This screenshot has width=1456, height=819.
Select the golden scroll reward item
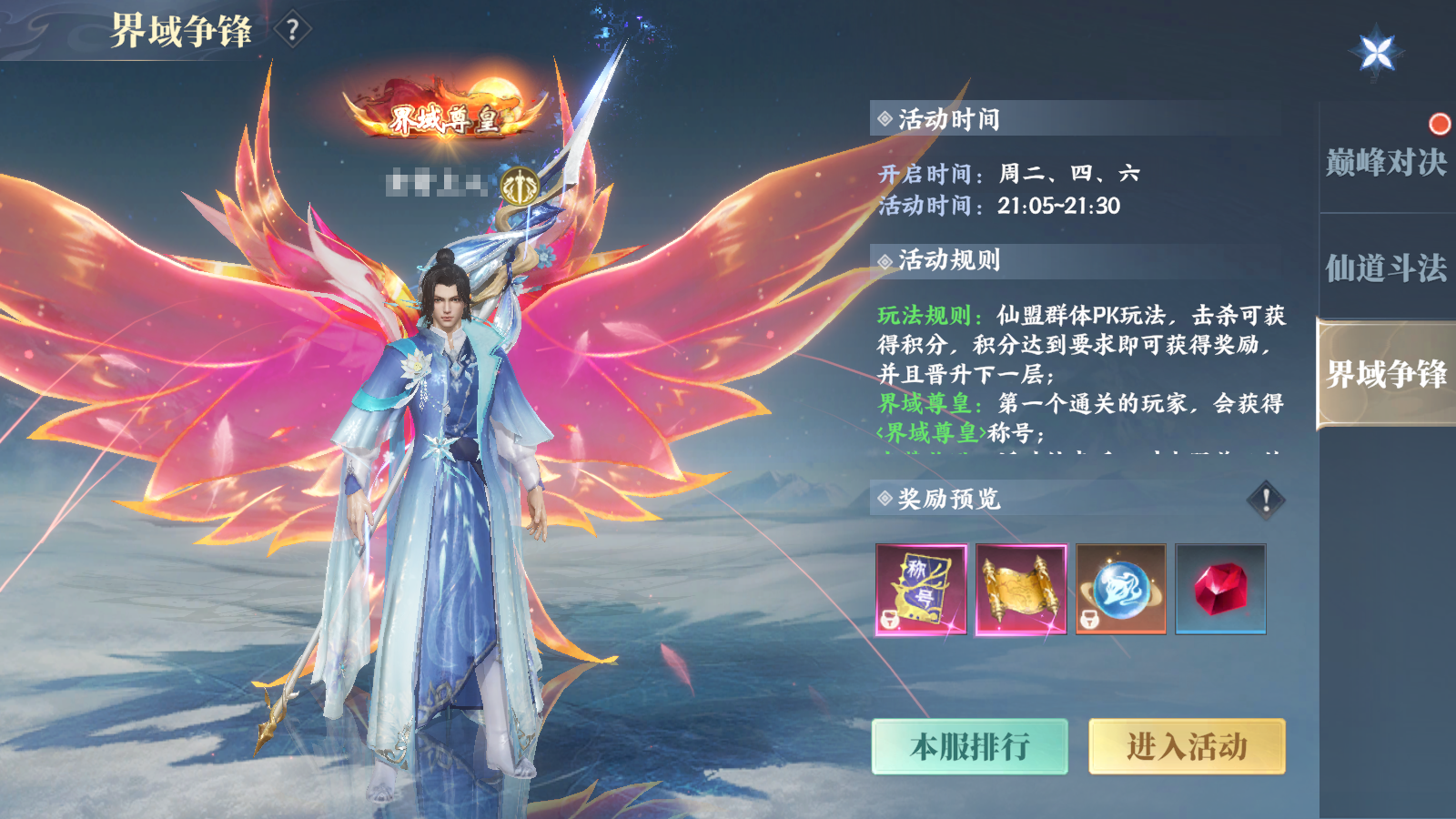coord(1022,587)
